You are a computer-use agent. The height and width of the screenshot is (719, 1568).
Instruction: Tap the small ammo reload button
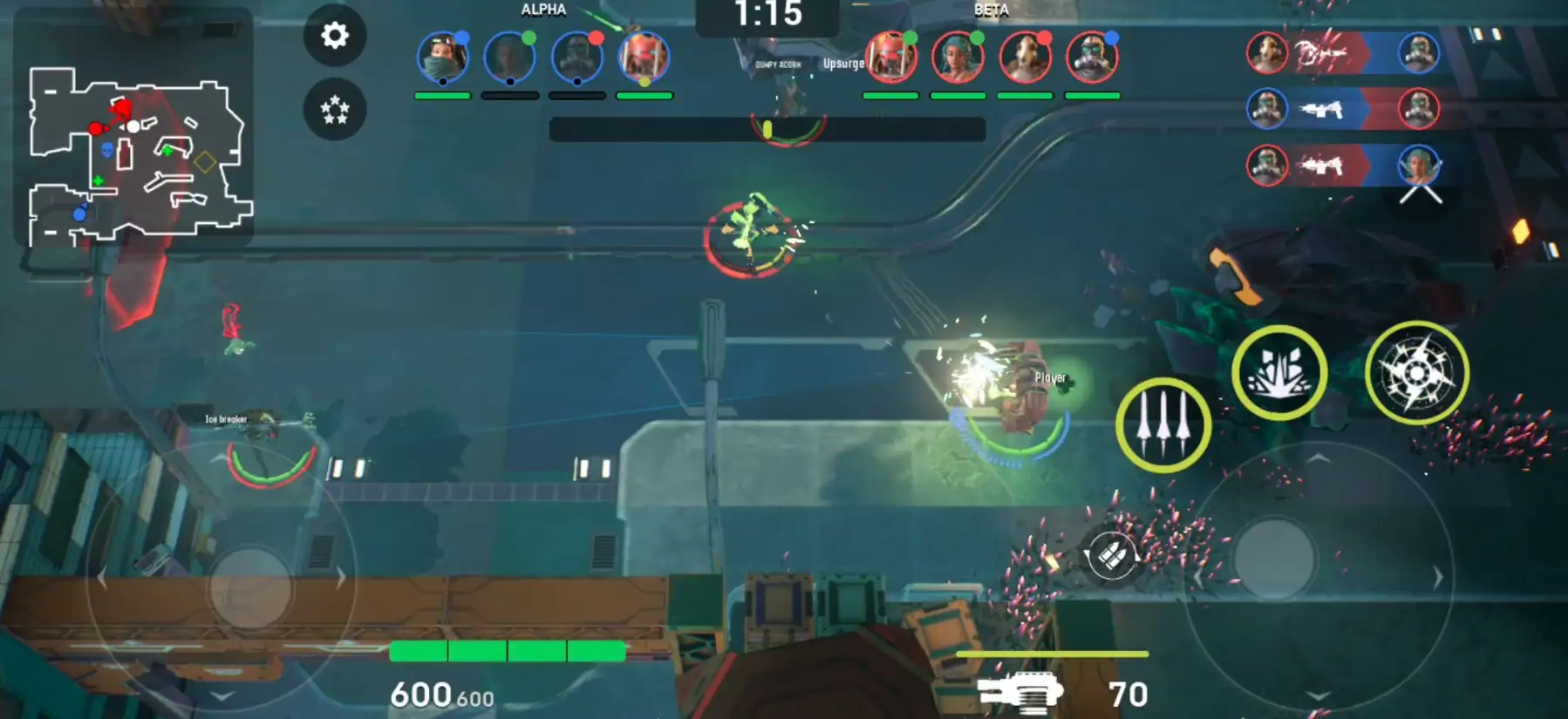(1110, 555)
